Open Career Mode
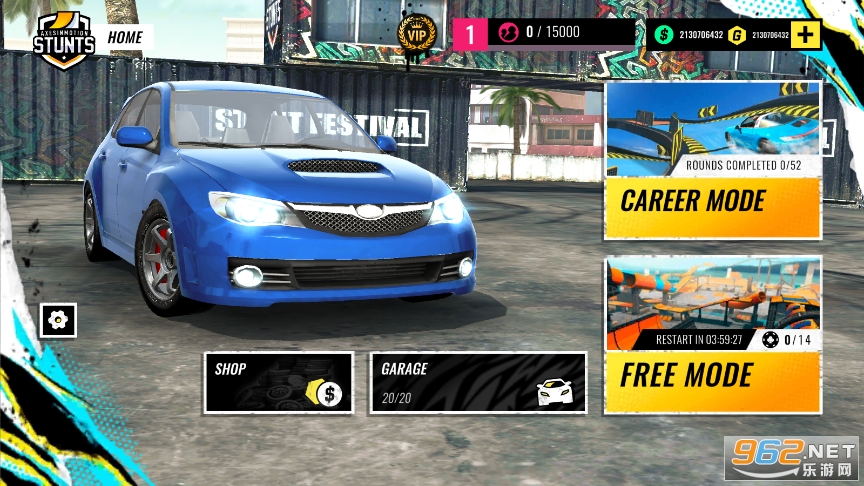This screenshot has width=864, height=486. (712, 160)
